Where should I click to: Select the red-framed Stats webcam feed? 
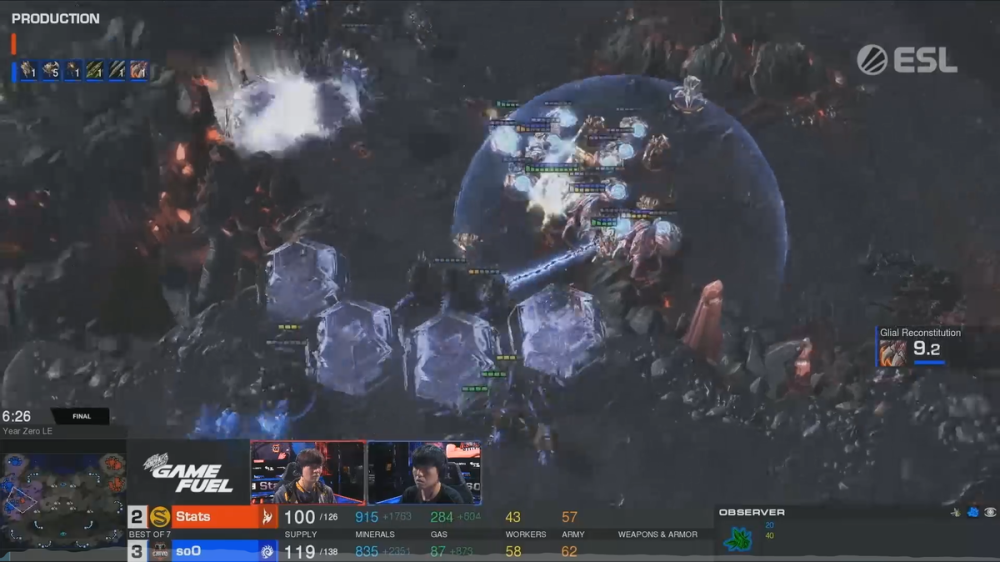[308, 472]
